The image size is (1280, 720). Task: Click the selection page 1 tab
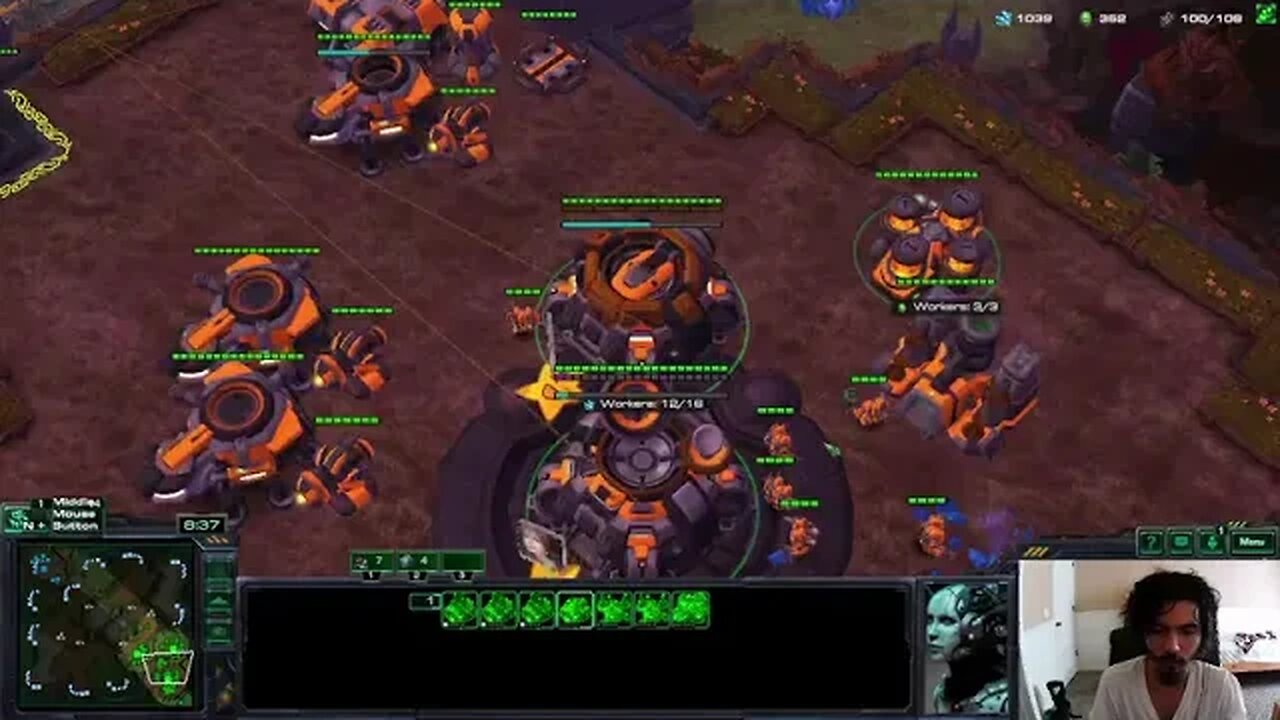(425, 601)
